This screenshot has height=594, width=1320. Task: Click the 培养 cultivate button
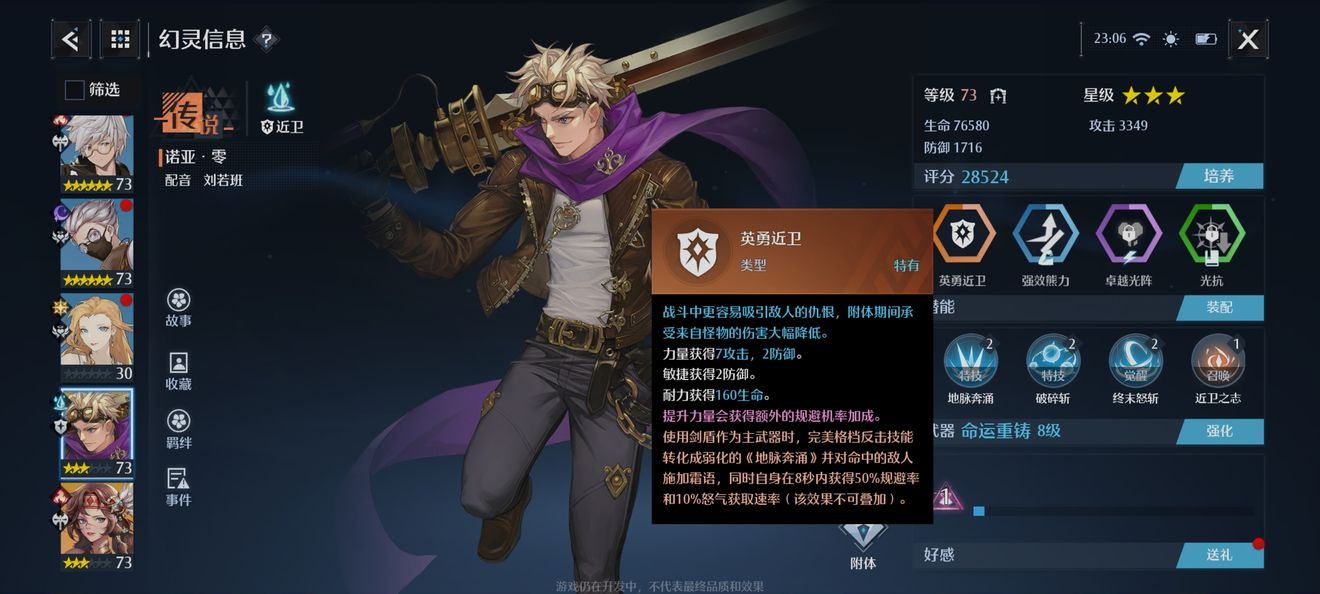coord(1219,177)
